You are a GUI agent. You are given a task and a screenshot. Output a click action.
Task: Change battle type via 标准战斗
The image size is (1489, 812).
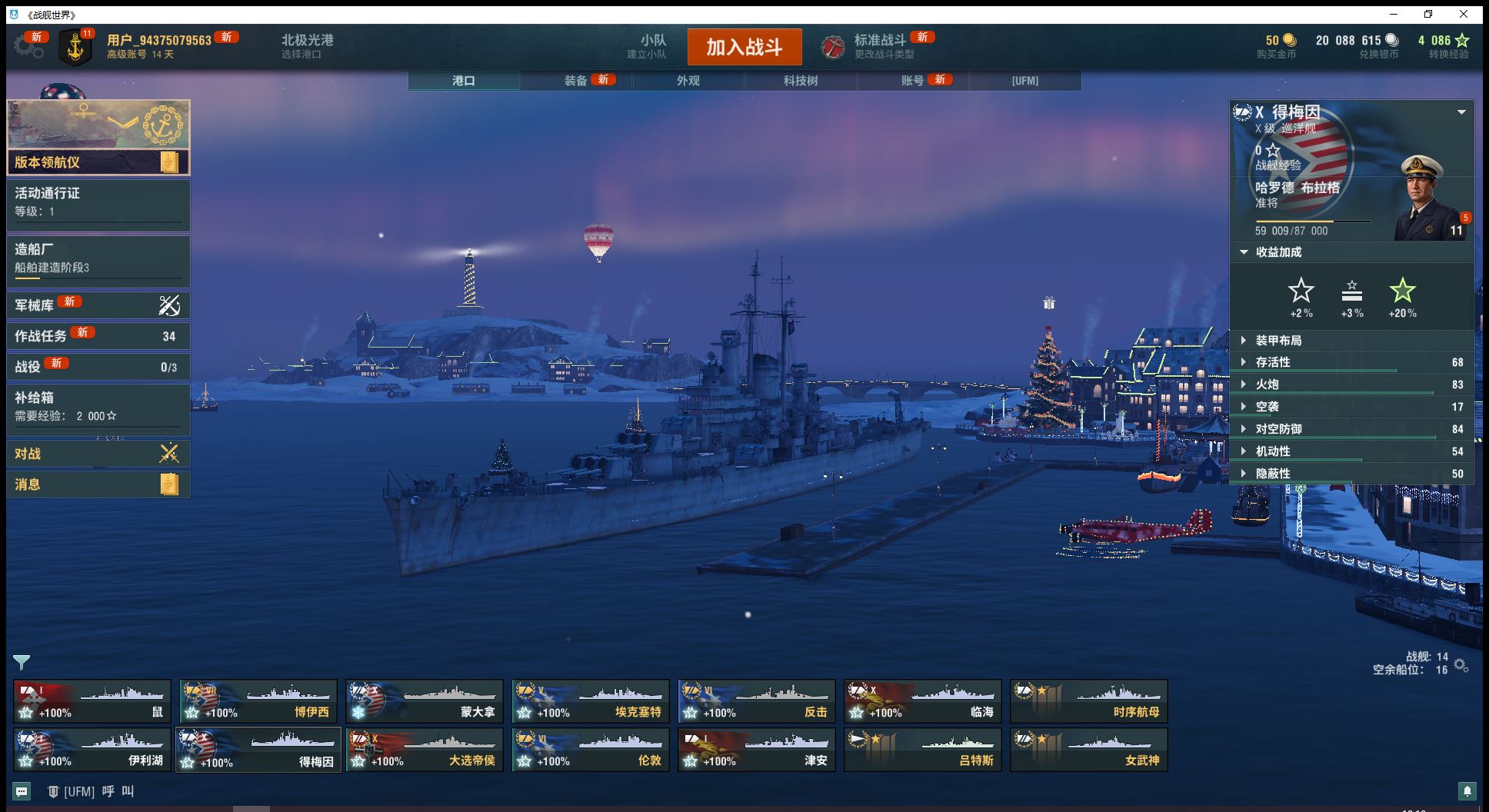[879, 46]
